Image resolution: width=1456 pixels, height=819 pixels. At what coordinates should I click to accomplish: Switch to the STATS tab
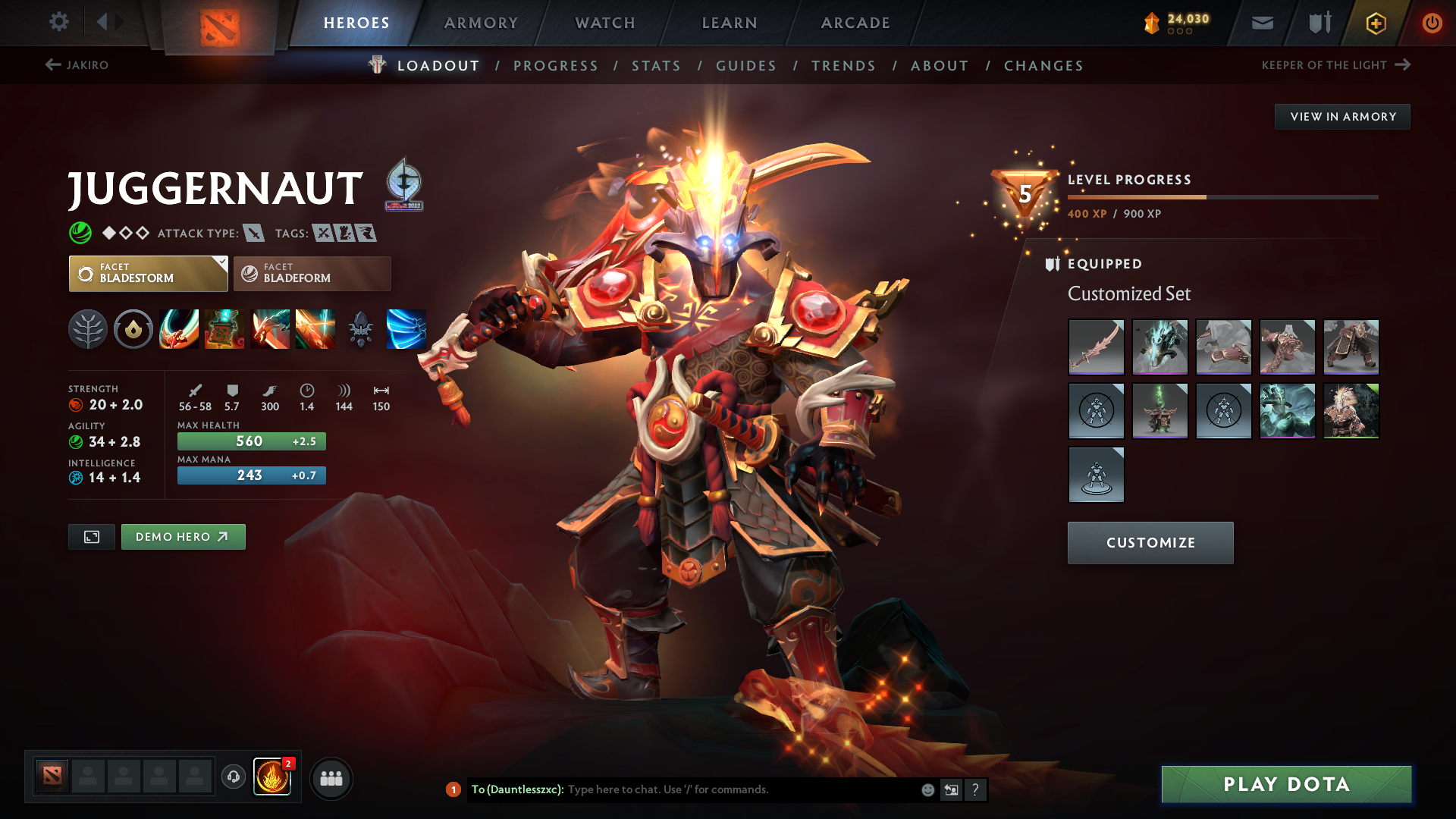pos(656,66)
